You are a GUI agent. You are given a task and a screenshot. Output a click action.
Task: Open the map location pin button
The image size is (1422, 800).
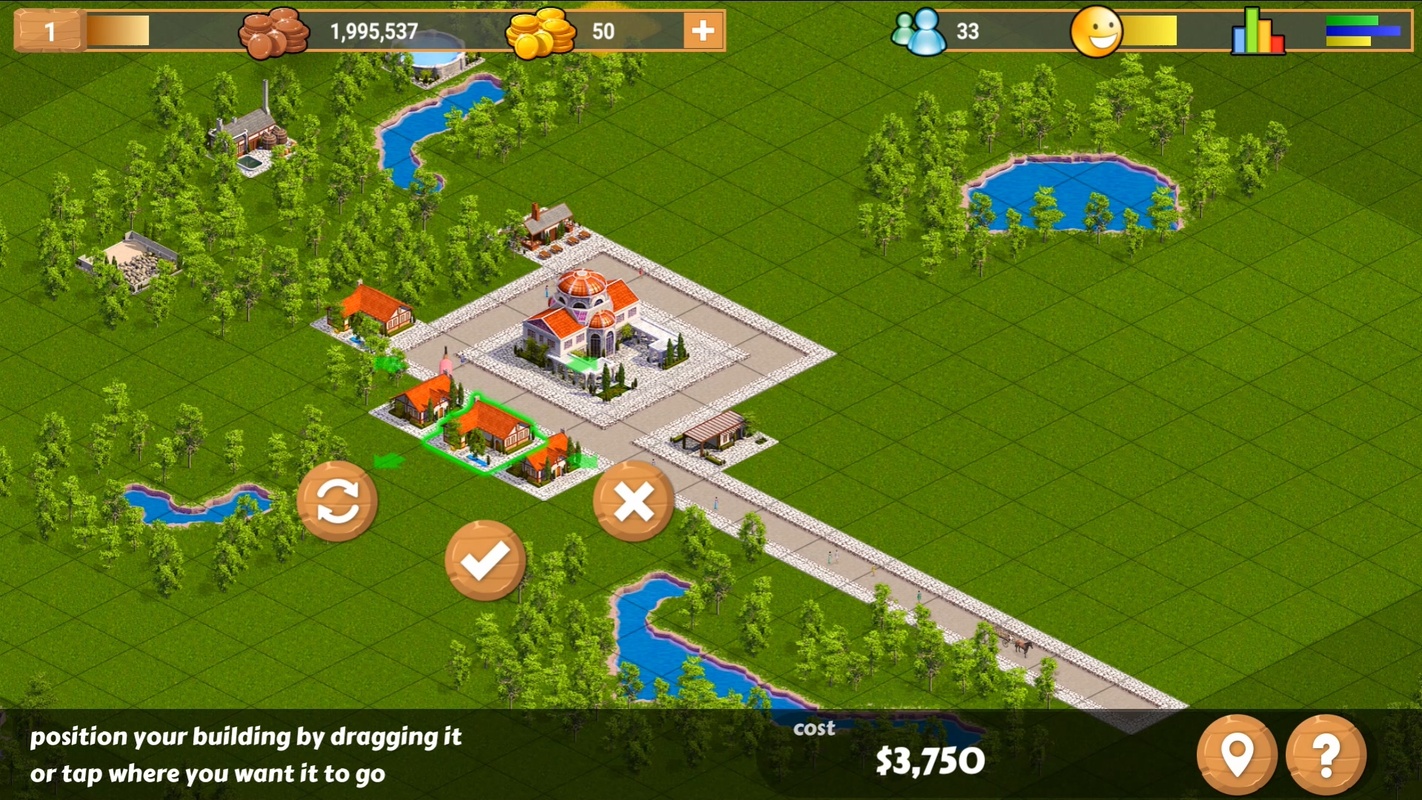(x=1237, y=755)
